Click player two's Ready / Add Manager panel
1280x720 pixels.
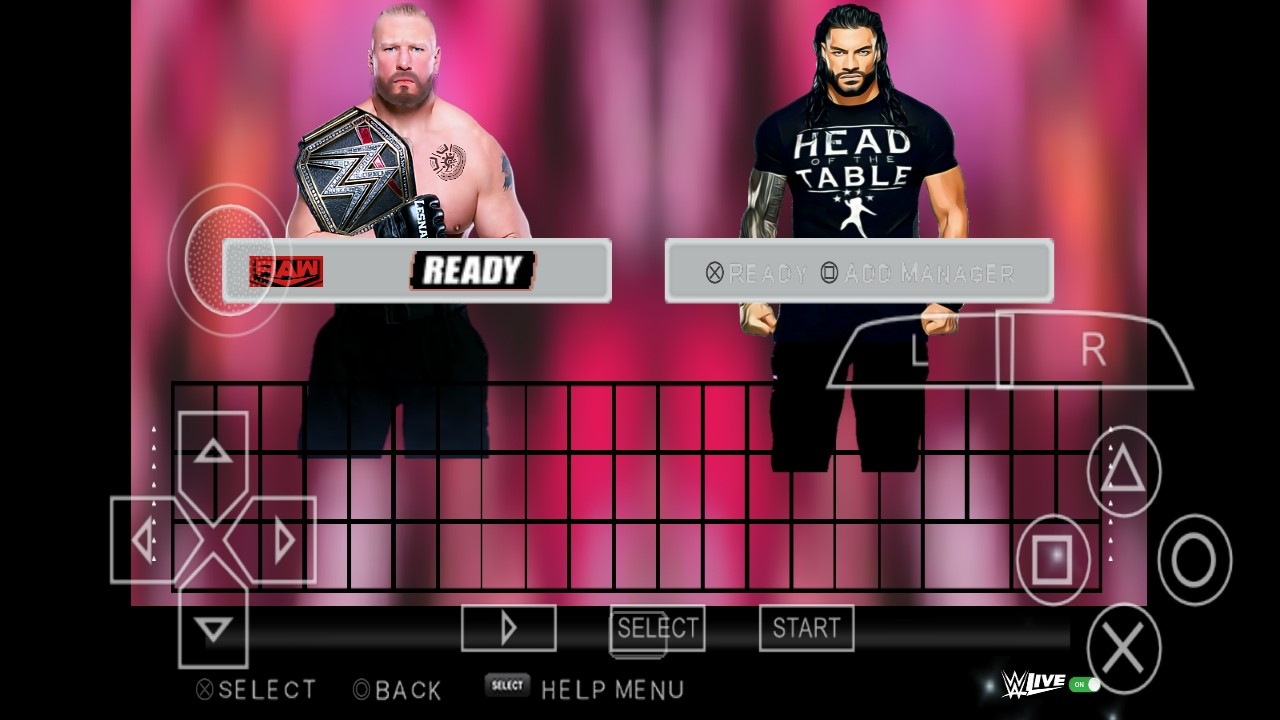tap(859, 271)
